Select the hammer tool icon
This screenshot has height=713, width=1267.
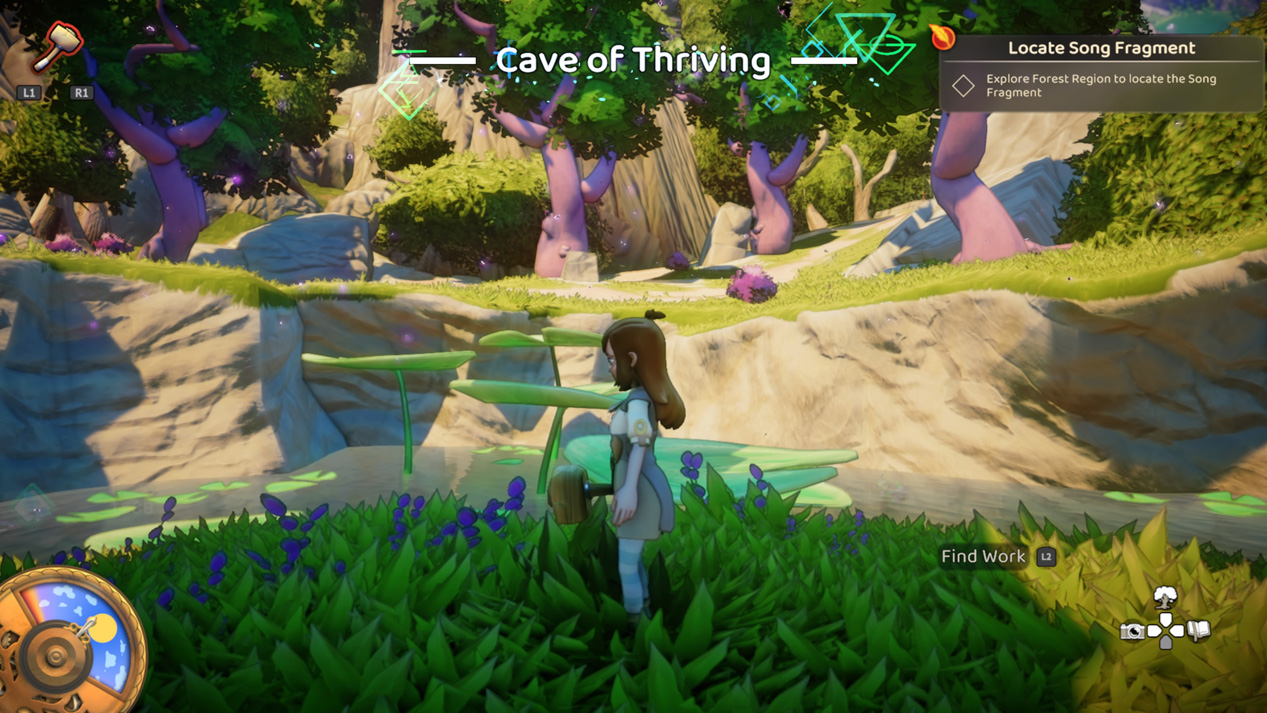point(56,46)
